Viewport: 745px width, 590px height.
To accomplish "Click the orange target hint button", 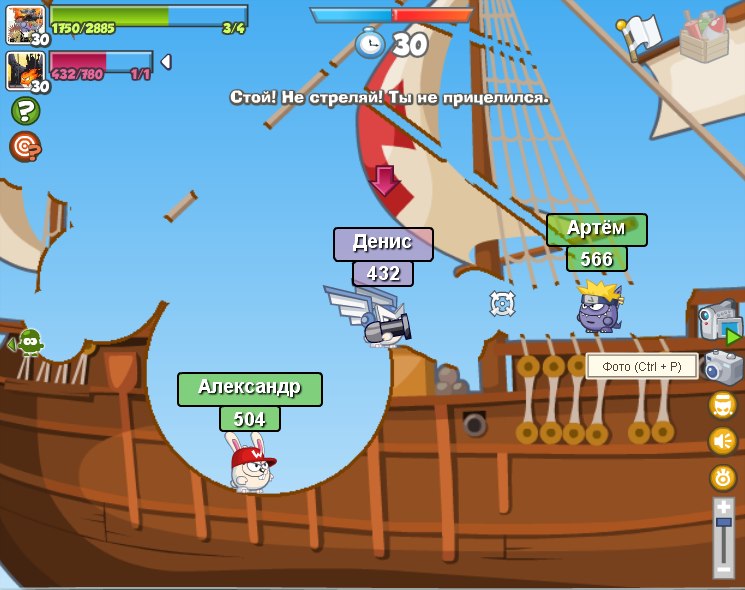I will pos(25,146).
